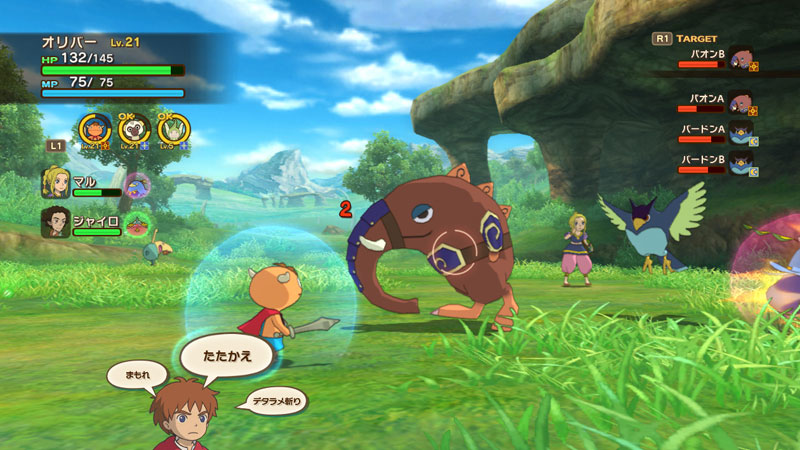Select party member ジャイロ's portrait

pos(55,222)
